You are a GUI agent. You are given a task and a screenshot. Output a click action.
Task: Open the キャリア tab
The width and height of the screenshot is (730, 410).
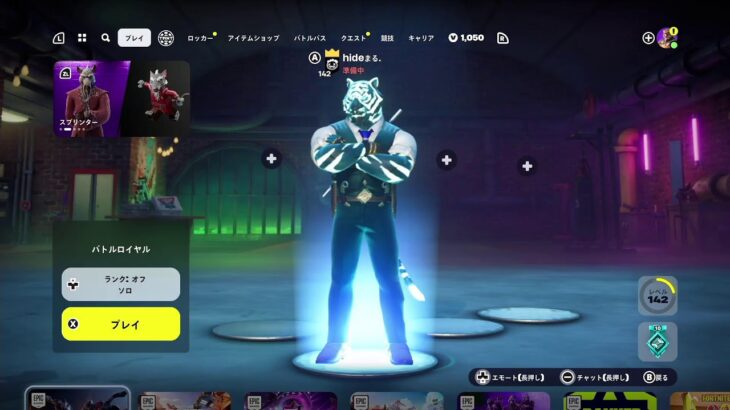[x=421, y=38]
